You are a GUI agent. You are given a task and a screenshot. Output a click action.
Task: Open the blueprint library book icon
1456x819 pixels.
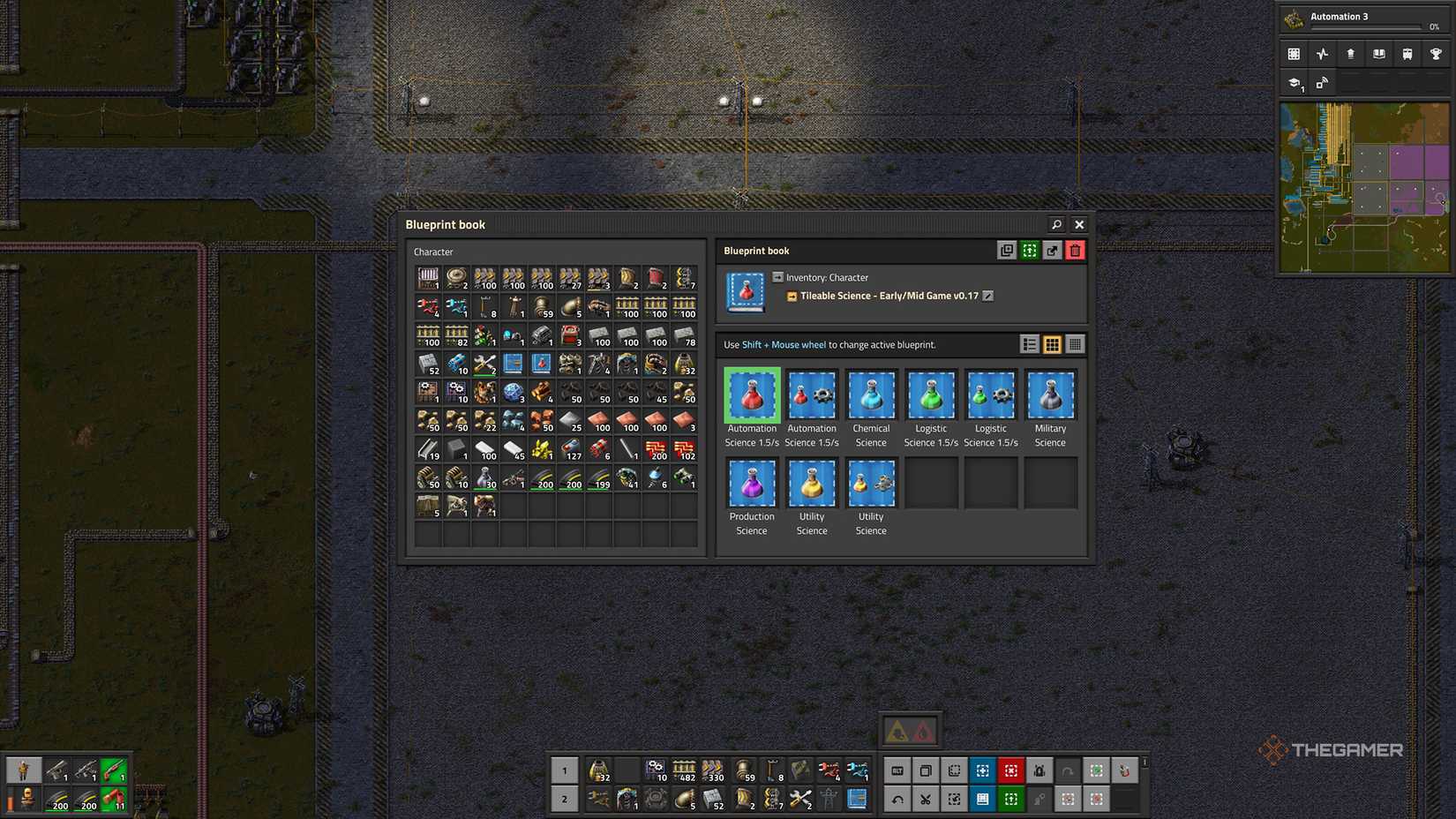click(x=1377, y=54)
